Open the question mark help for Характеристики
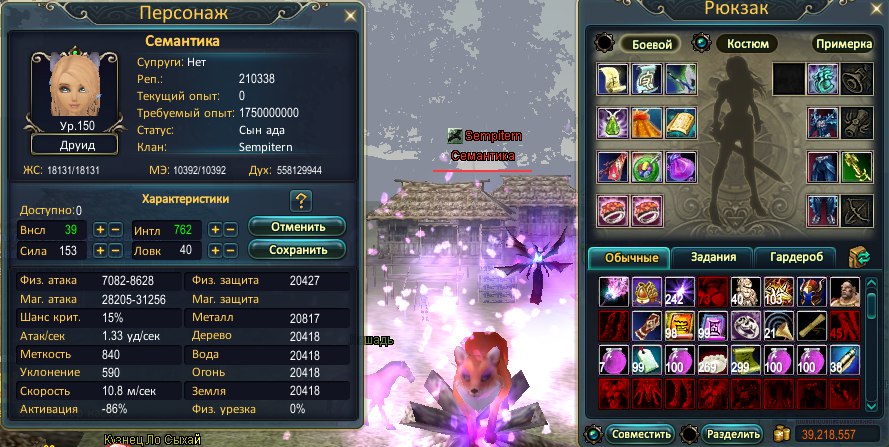 [x=300, y=200]
